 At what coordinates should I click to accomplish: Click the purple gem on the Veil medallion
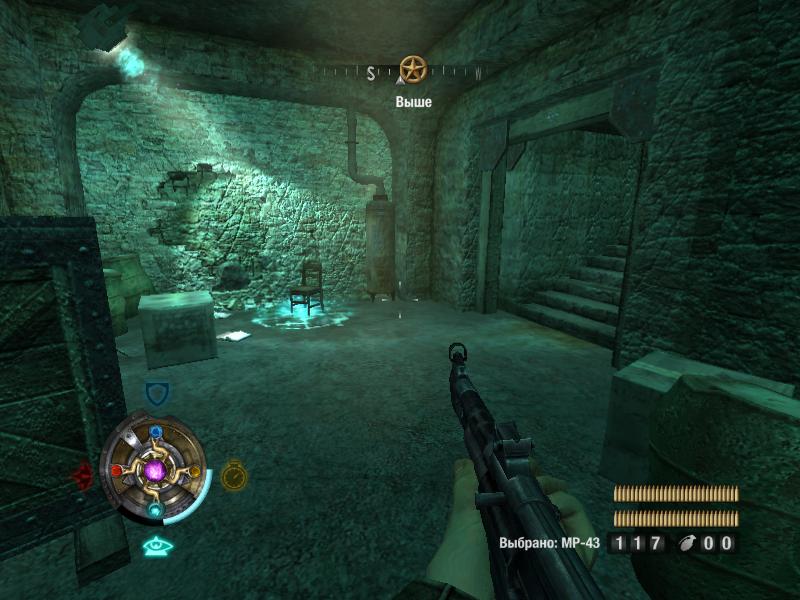[155, 469]
